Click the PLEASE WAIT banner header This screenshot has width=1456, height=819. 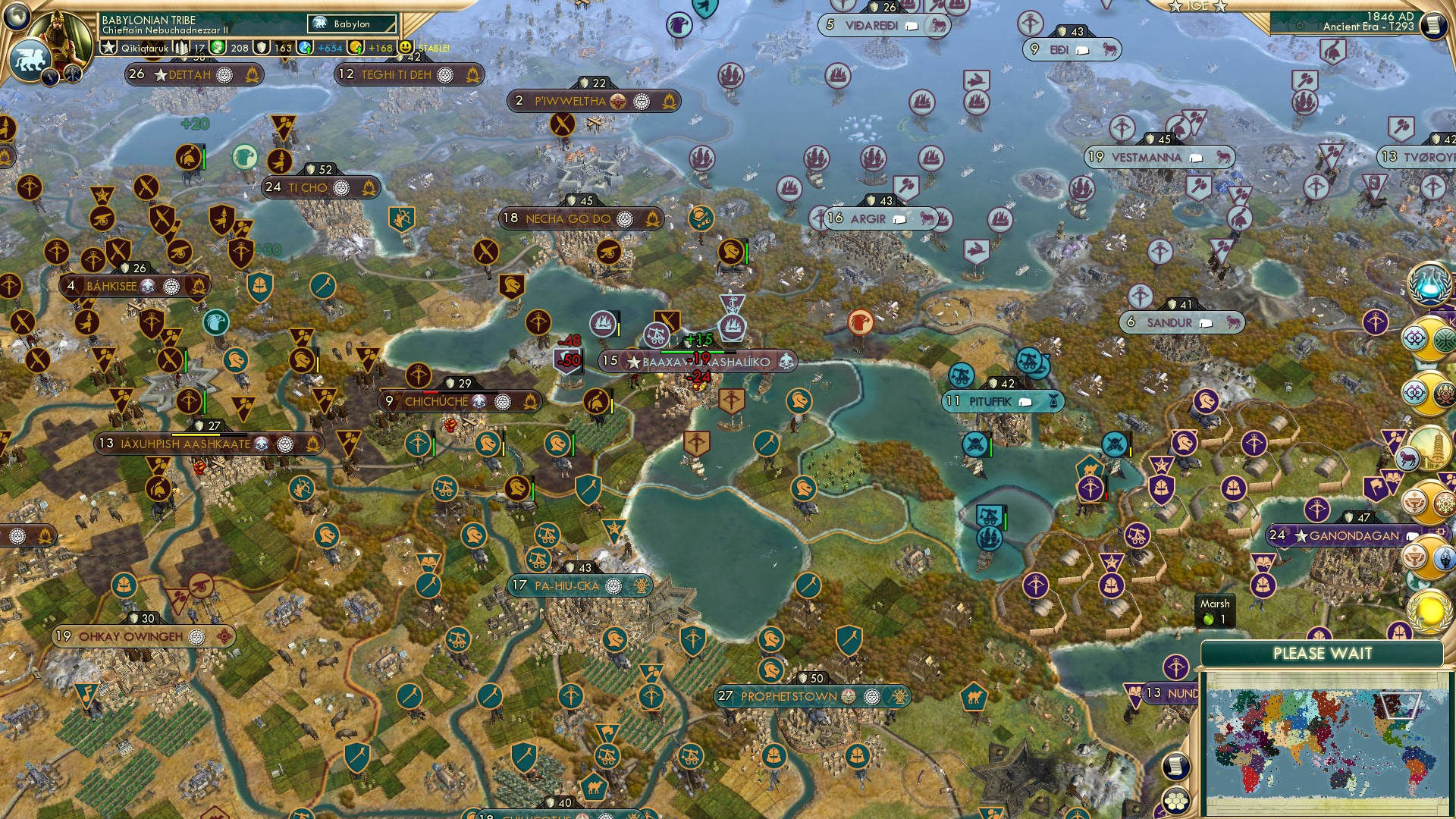pos(1325,653)
